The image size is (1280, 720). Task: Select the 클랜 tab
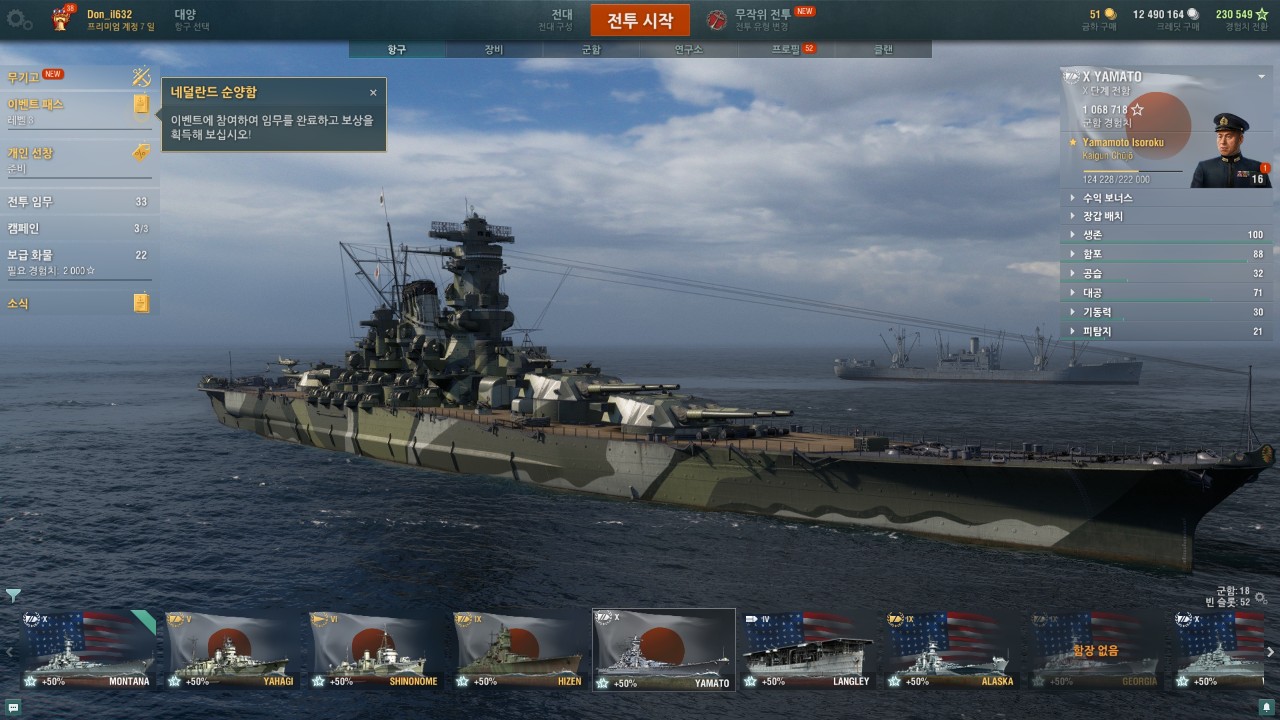883,49
